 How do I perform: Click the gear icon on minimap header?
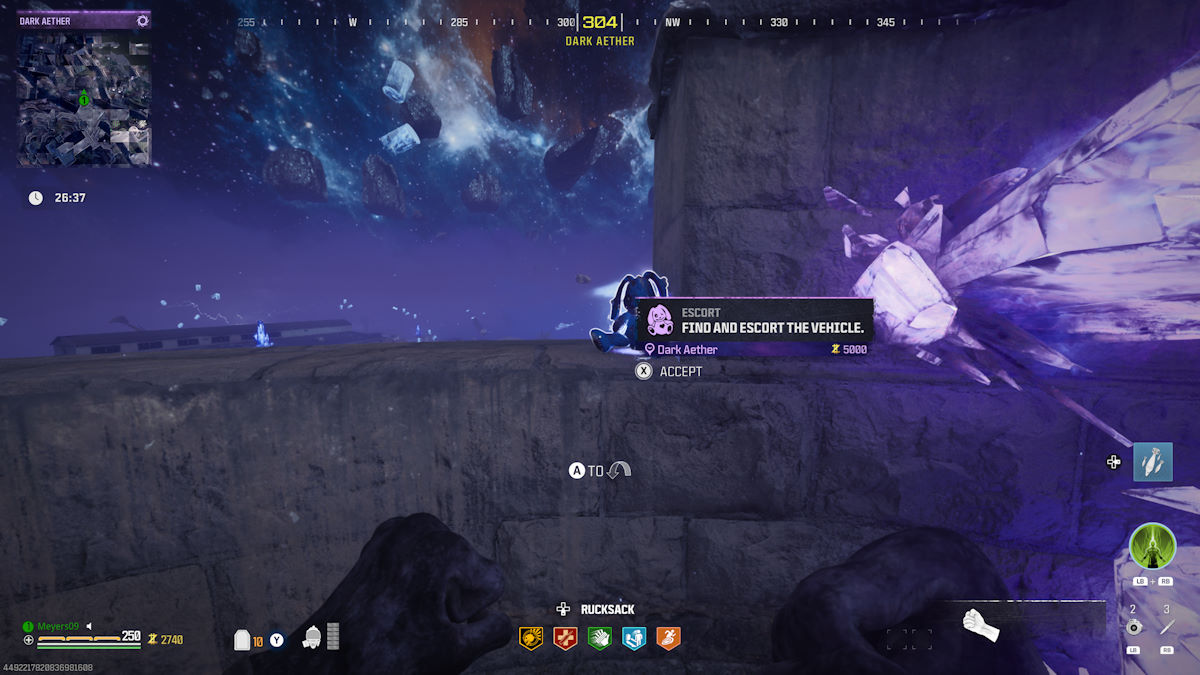[142, 20]
